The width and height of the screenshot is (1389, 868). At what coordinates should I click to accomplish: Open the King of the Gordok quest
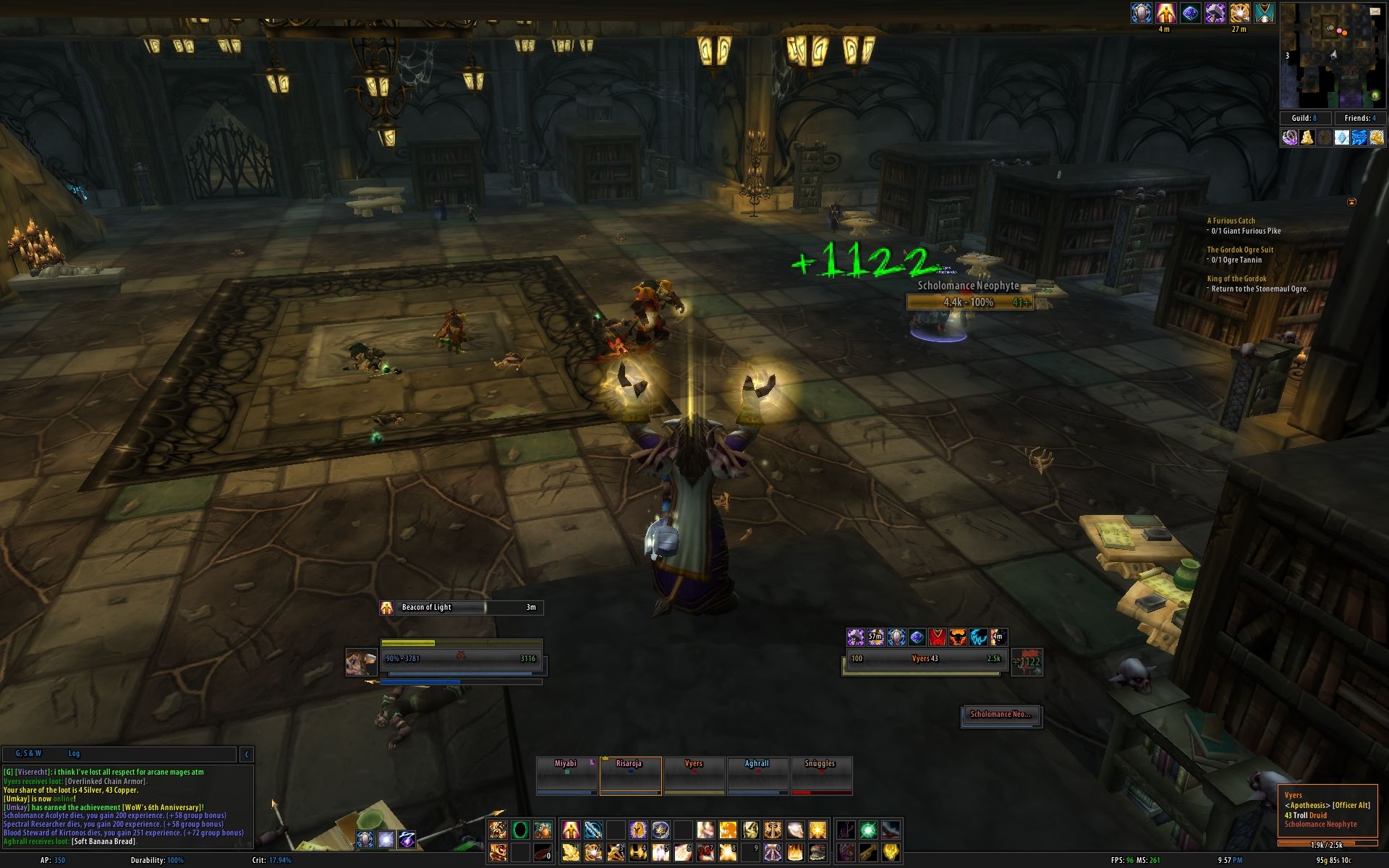pos(1236,278)
